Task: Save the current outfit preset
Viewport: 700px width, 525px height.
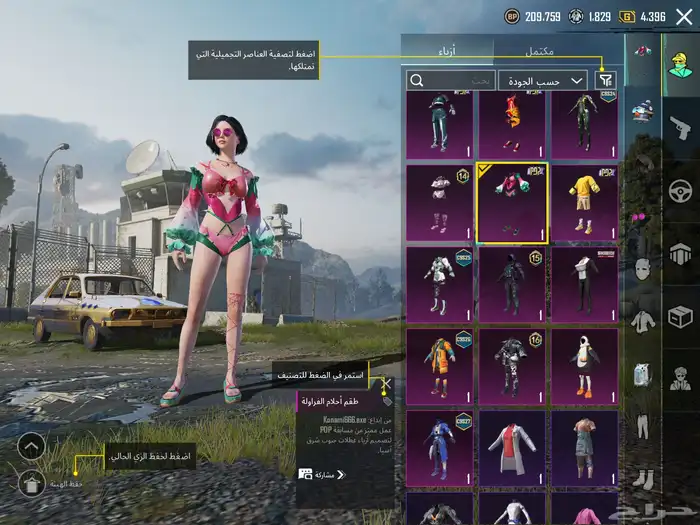Action: point(31,483)
